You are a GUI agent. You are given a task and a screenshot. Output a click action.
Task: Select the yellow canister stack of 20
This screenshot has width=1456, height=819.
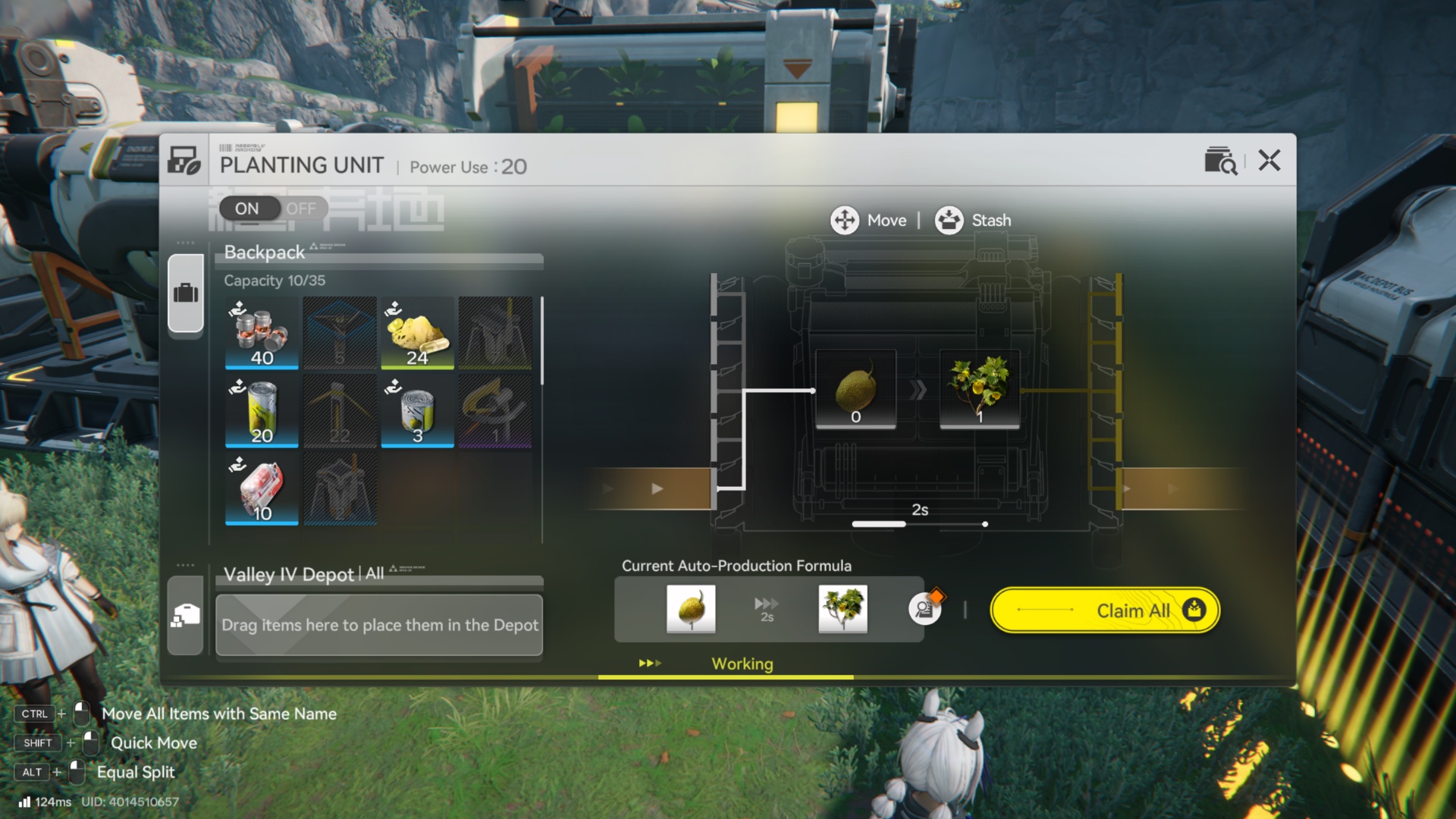tap(262, 412)
